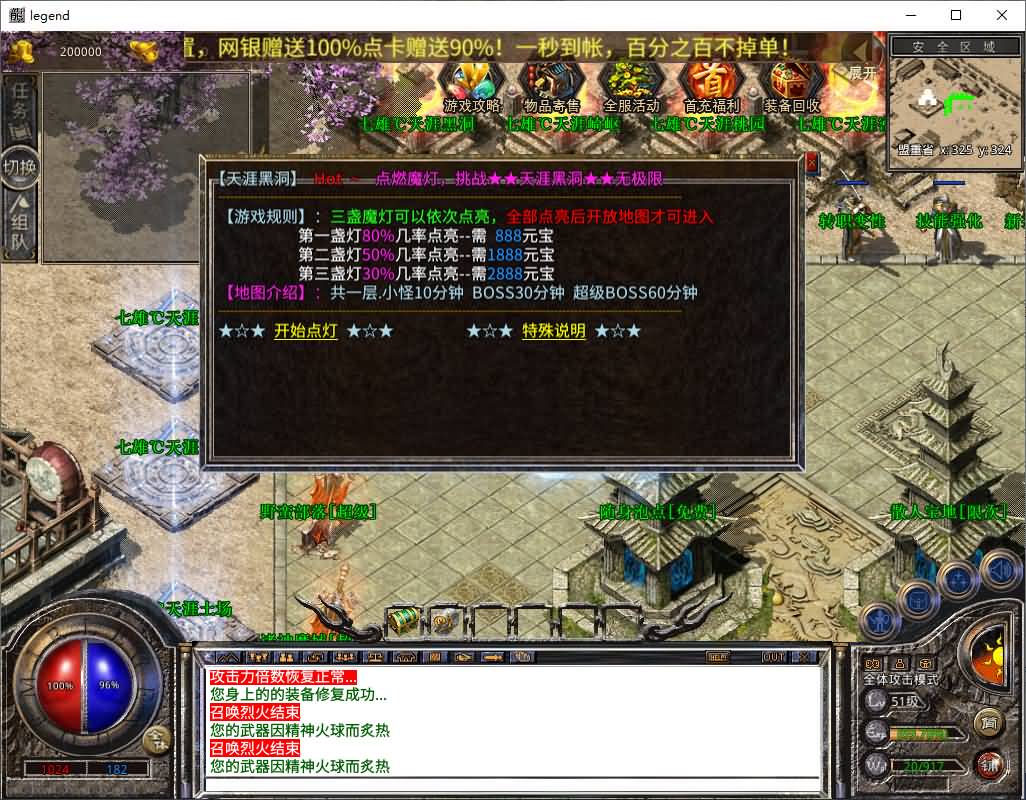Image resolution: width=1026 pixels, height=800 pixels.
Task: Click the red 铺 stall button
Action: pyautogui.click(x=989, y=763)
